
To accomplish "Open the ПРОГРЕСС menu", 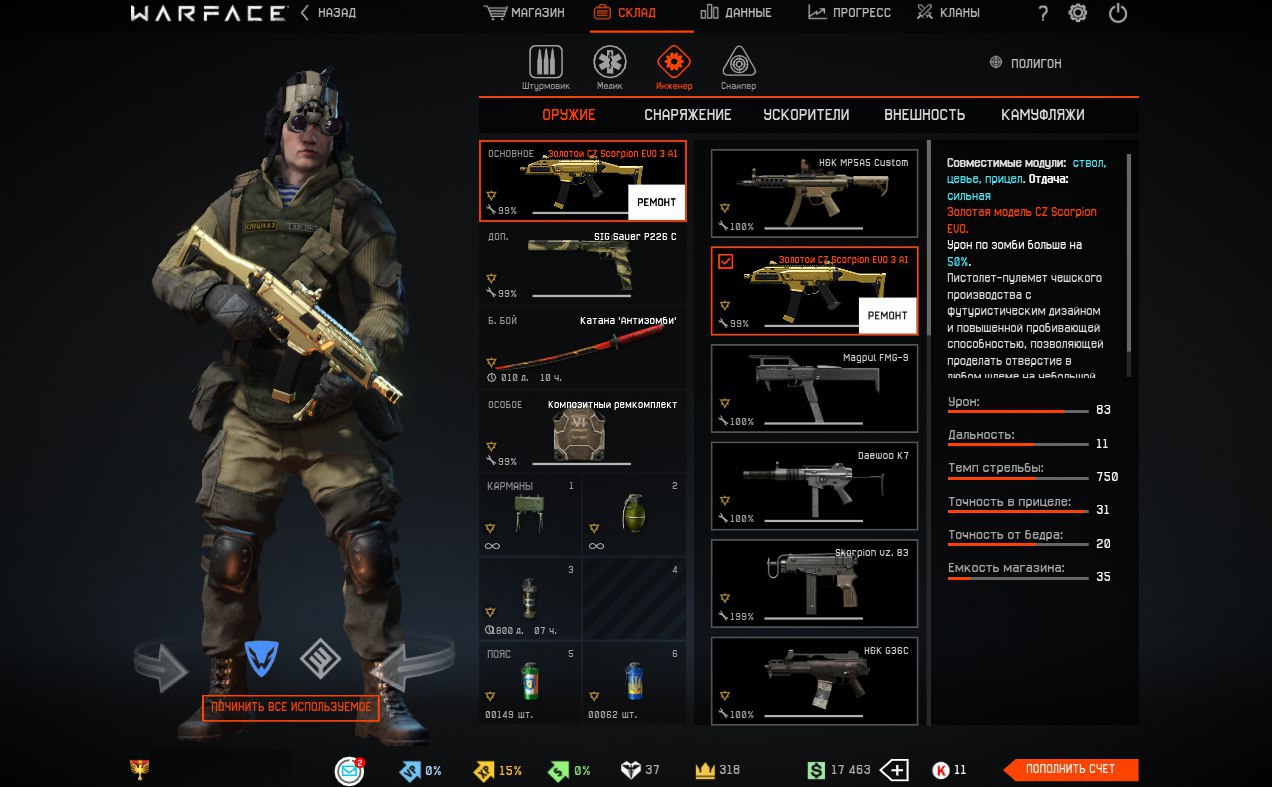I will [x=849, y=13].
